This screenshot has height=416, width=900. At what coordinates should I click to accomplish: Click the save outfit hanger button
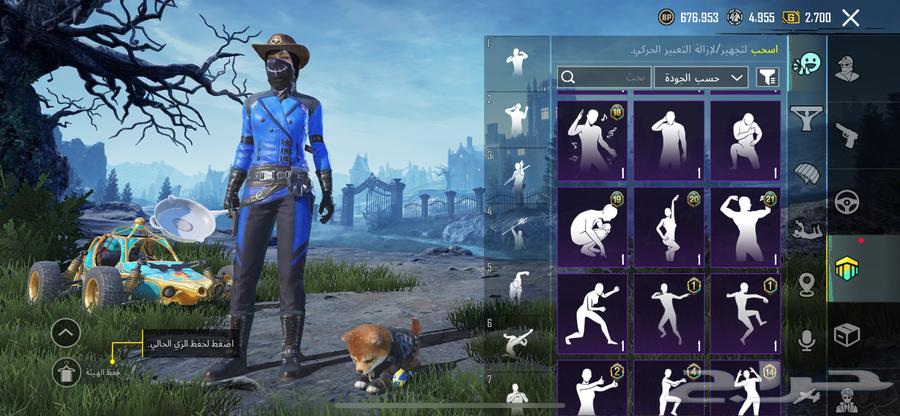66,373
